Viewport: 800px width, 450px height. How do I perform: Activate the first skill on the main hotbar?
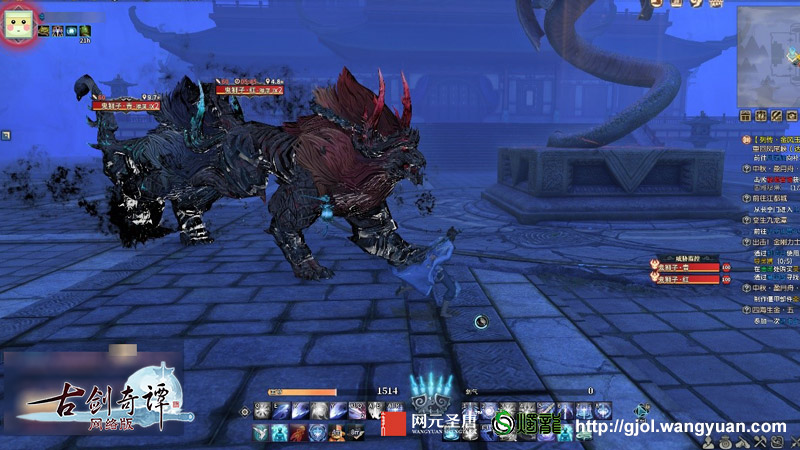pyautogui.click(x=262, y=410)
